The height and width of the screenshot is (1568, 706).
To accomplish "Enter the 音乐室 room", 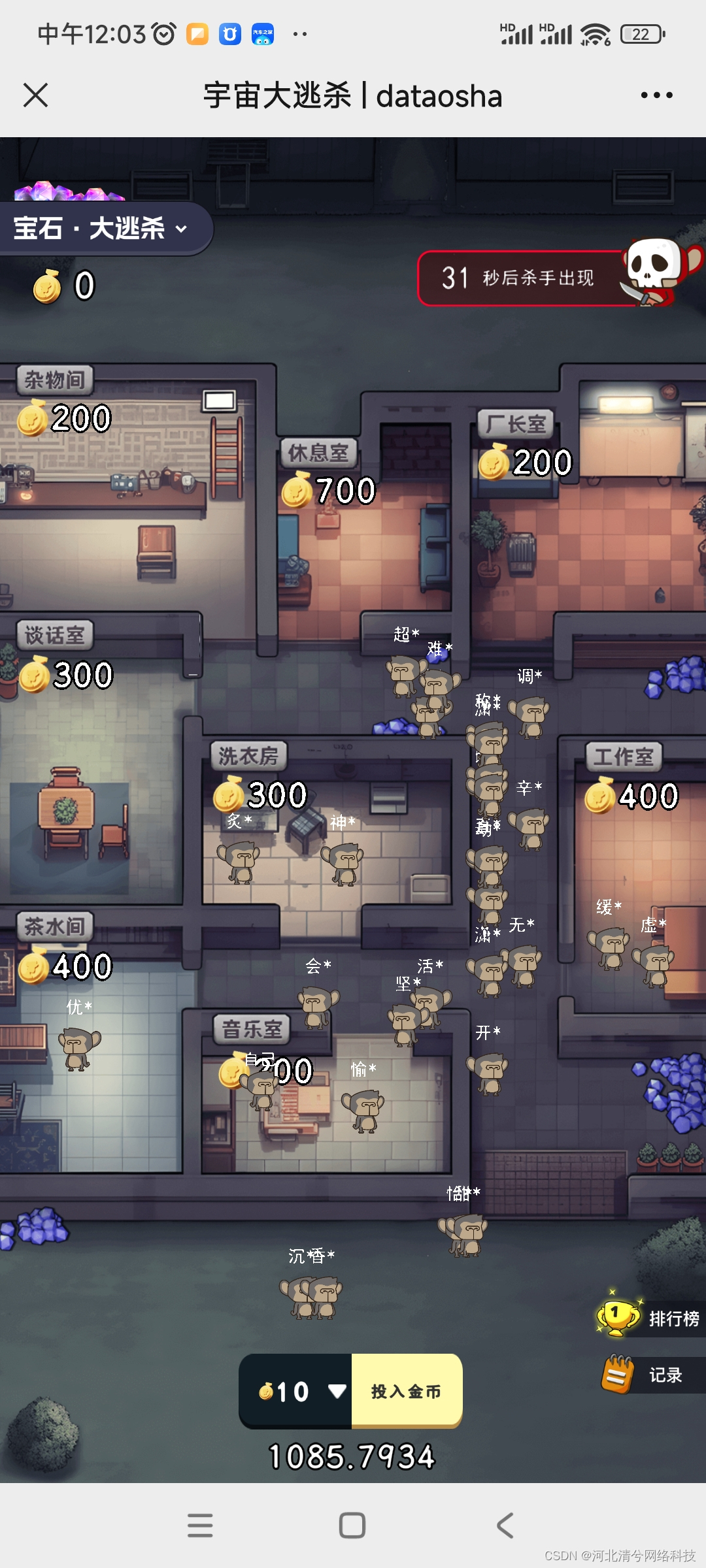I will 327,1111.
